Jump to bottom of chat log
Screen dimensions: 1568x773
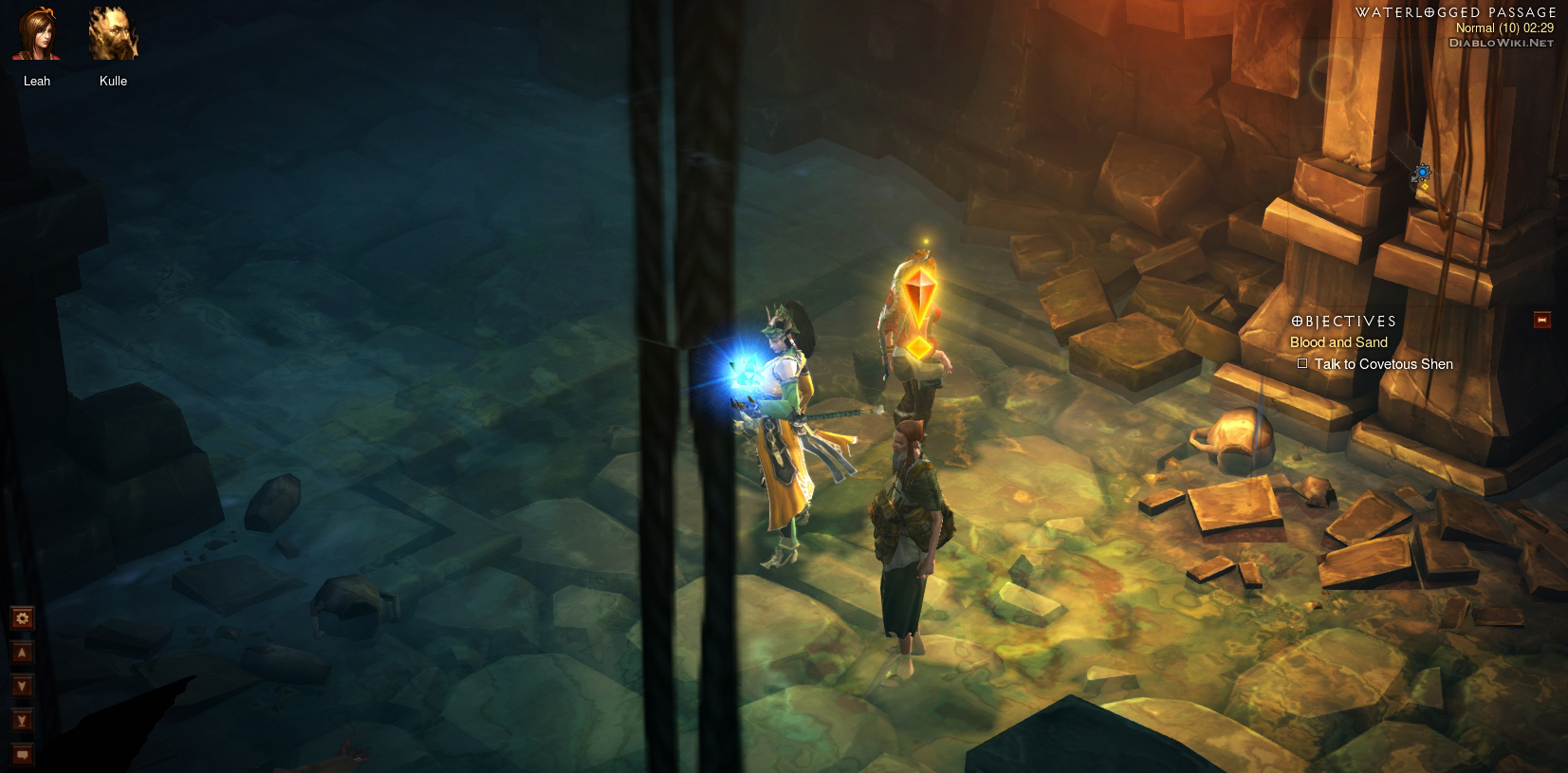[22, 721]
